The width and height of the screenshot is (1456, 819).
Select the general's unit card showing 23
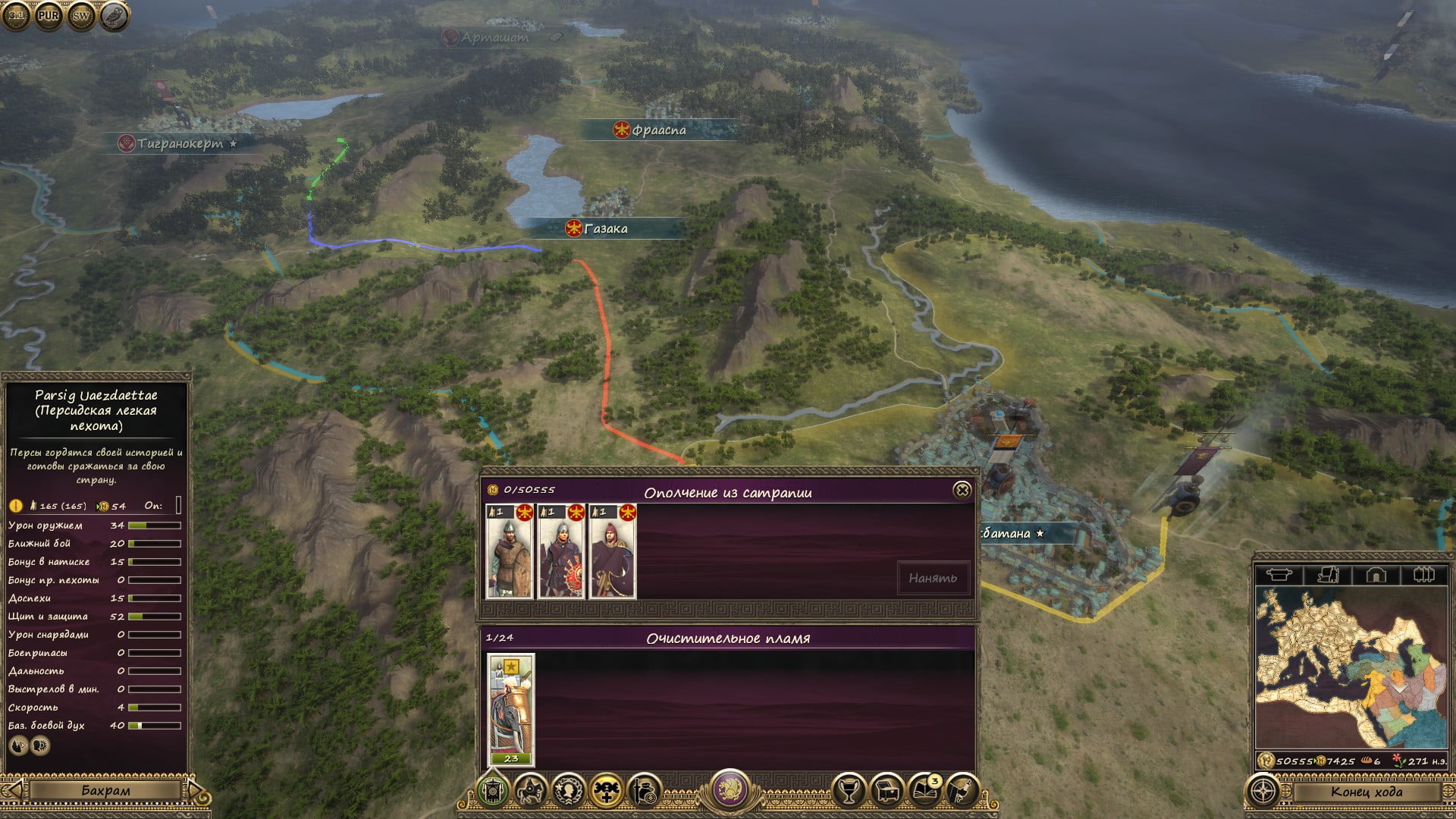click(510, 709)
